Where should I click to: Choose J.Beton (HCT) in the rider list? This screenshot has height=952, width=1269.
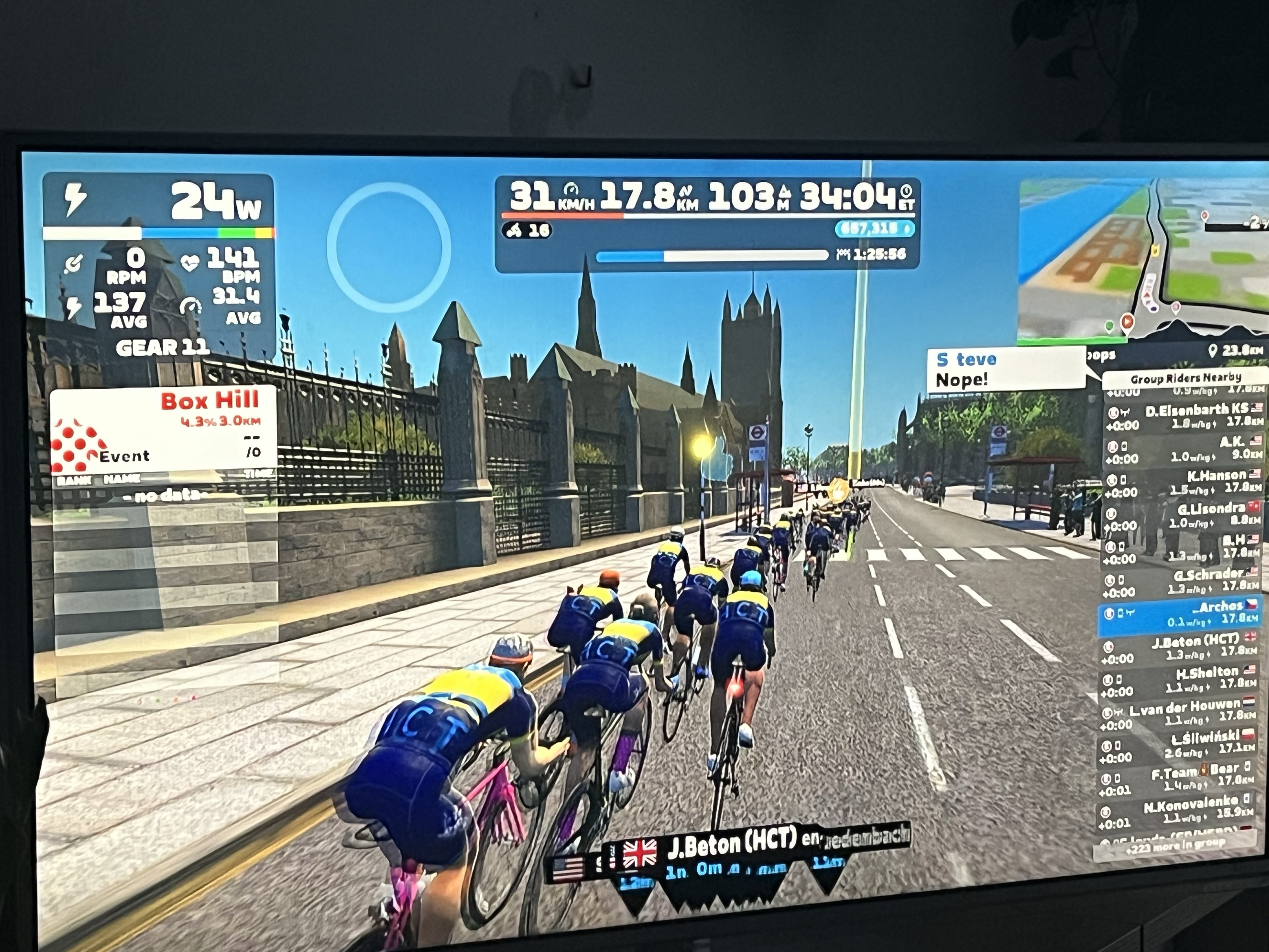tap(1182, 647)
